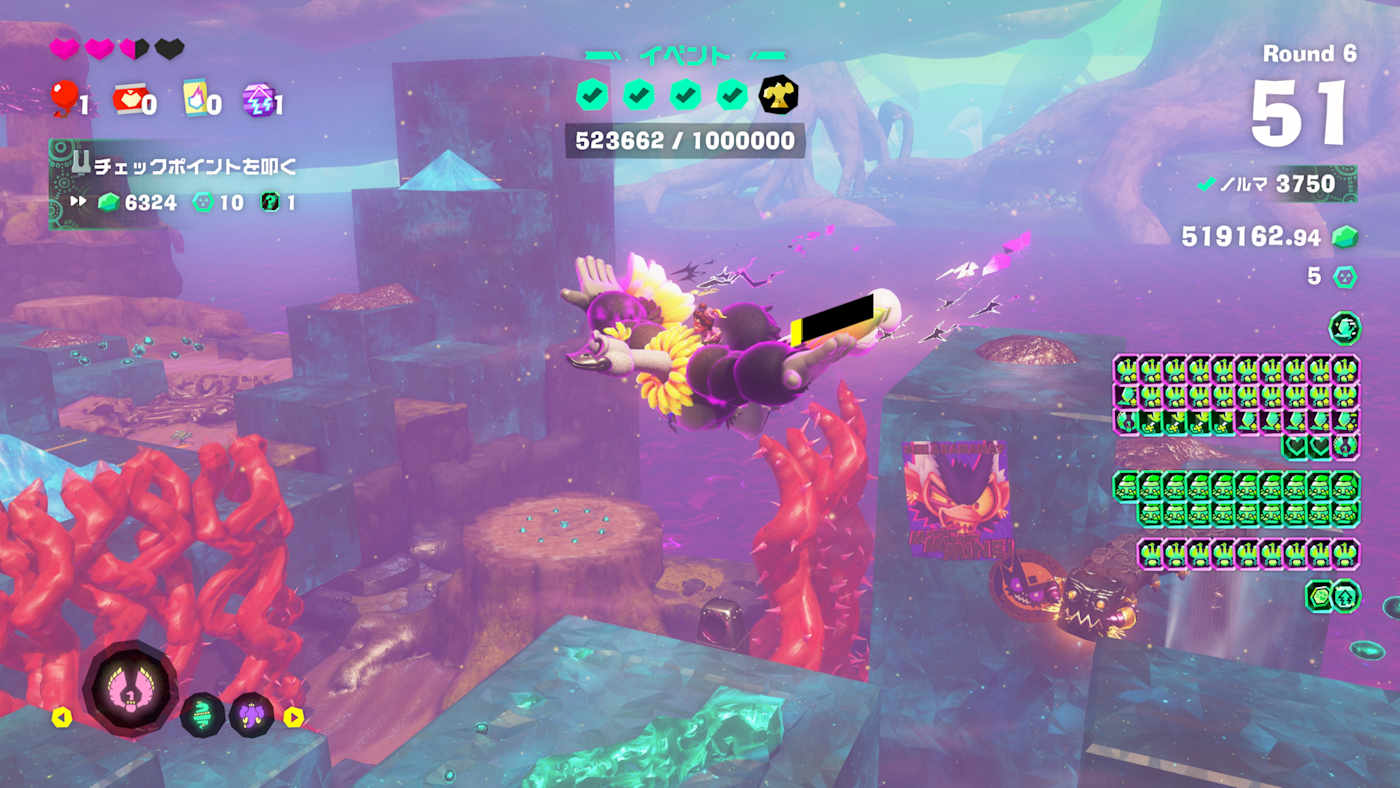Select the red heart juice can
This screenshot has width=1400, height=788.
129,98
